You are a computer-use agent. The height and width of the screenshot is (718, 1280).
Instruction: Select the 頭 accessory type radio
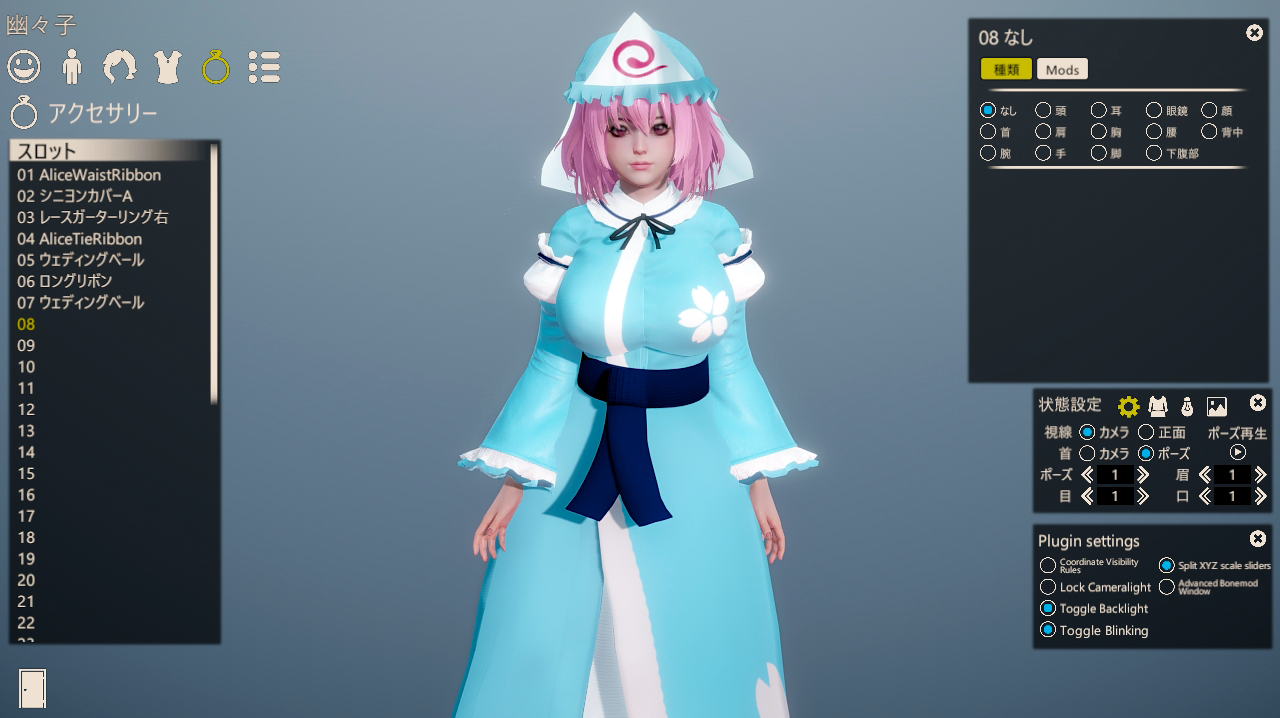coord(1044,111)
